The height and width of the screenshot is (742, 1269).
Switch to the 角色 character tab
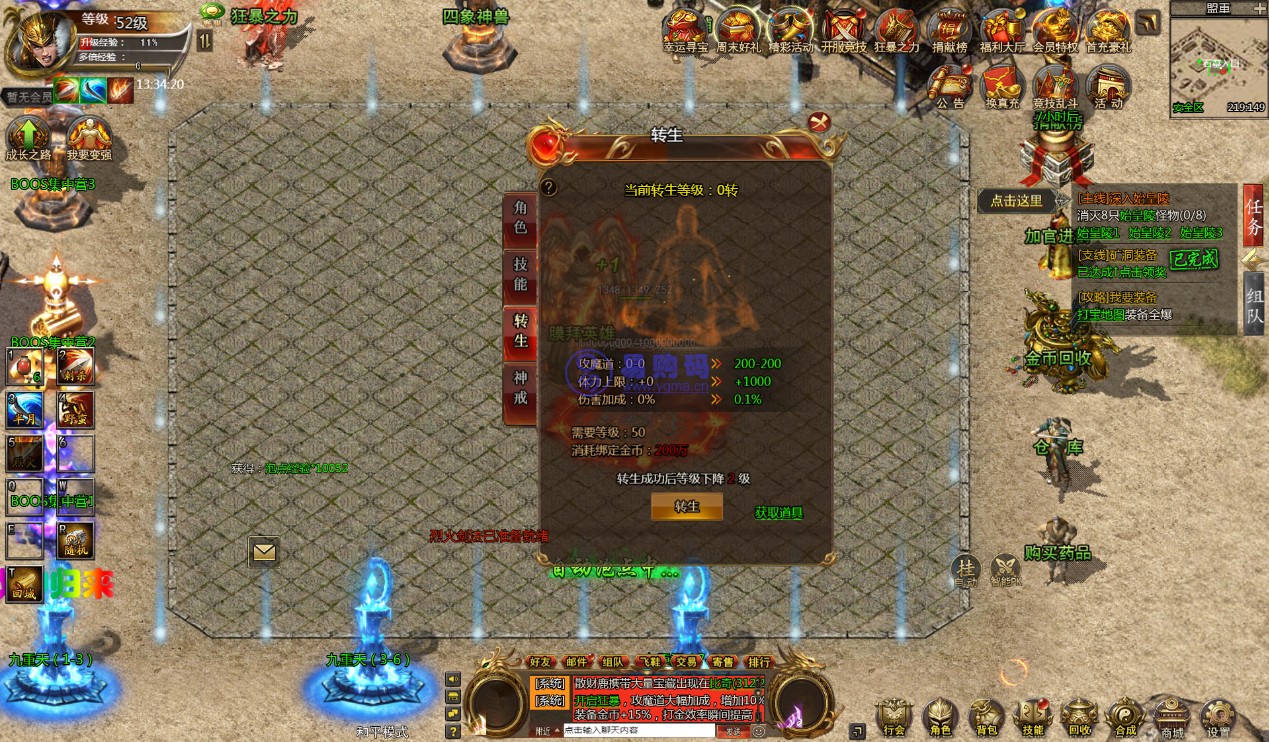point(520,218)
